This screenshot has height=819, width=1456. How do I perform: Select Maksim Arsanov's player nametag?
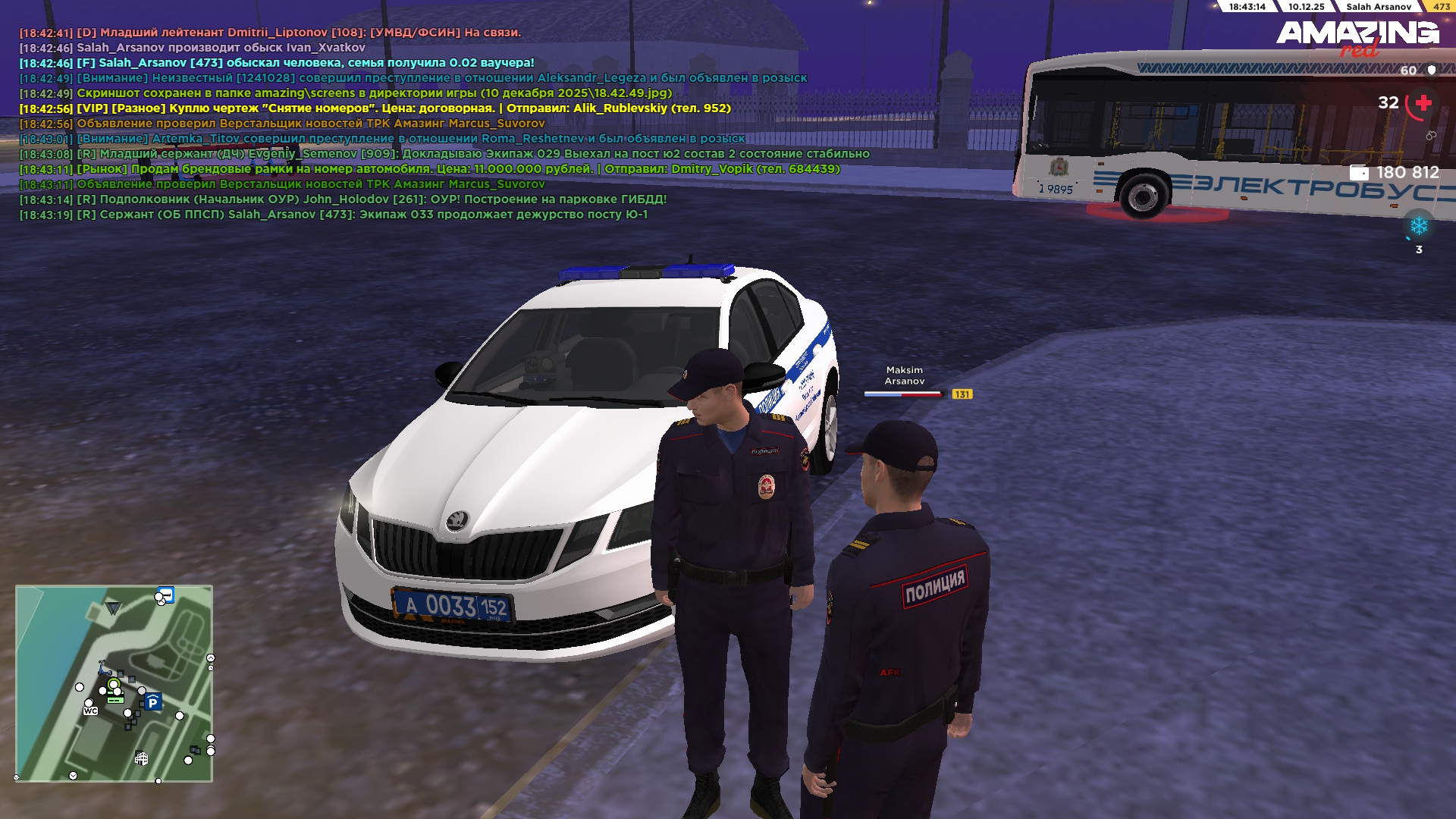[x=904, y=375]
